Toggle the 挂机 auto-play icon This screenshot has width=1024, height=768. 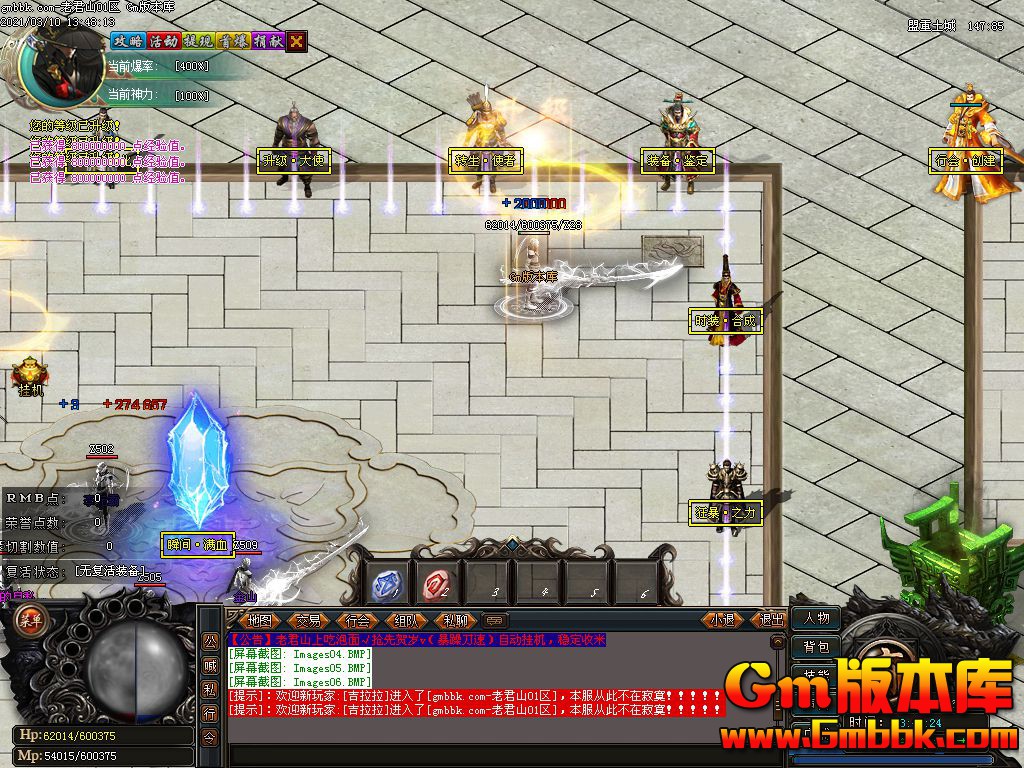pyautogui.click(x=28, y=376)
